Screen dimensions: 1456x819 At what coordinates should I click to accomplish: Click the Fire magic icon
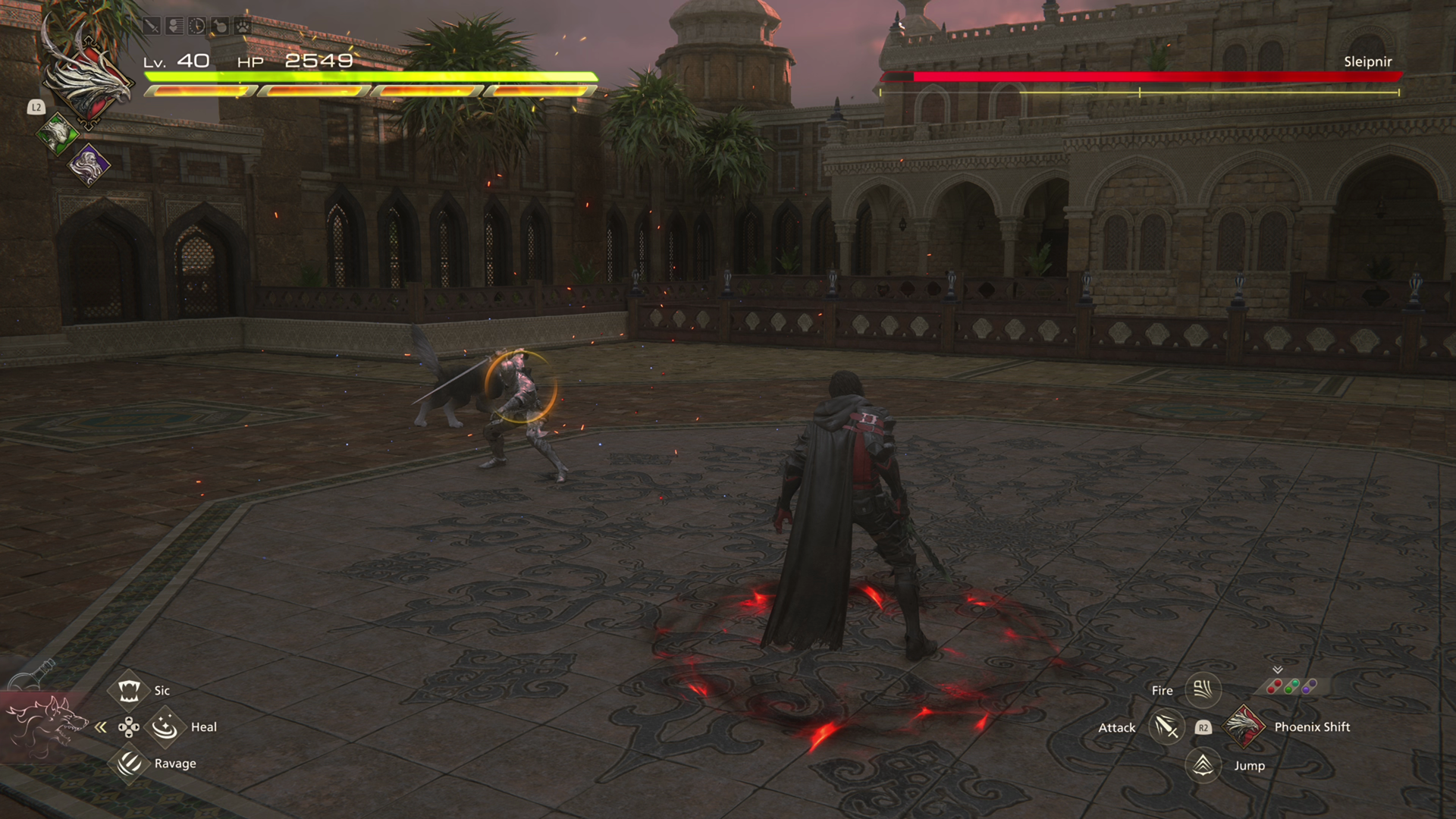pyautogui.click(x=1203, y=690)
